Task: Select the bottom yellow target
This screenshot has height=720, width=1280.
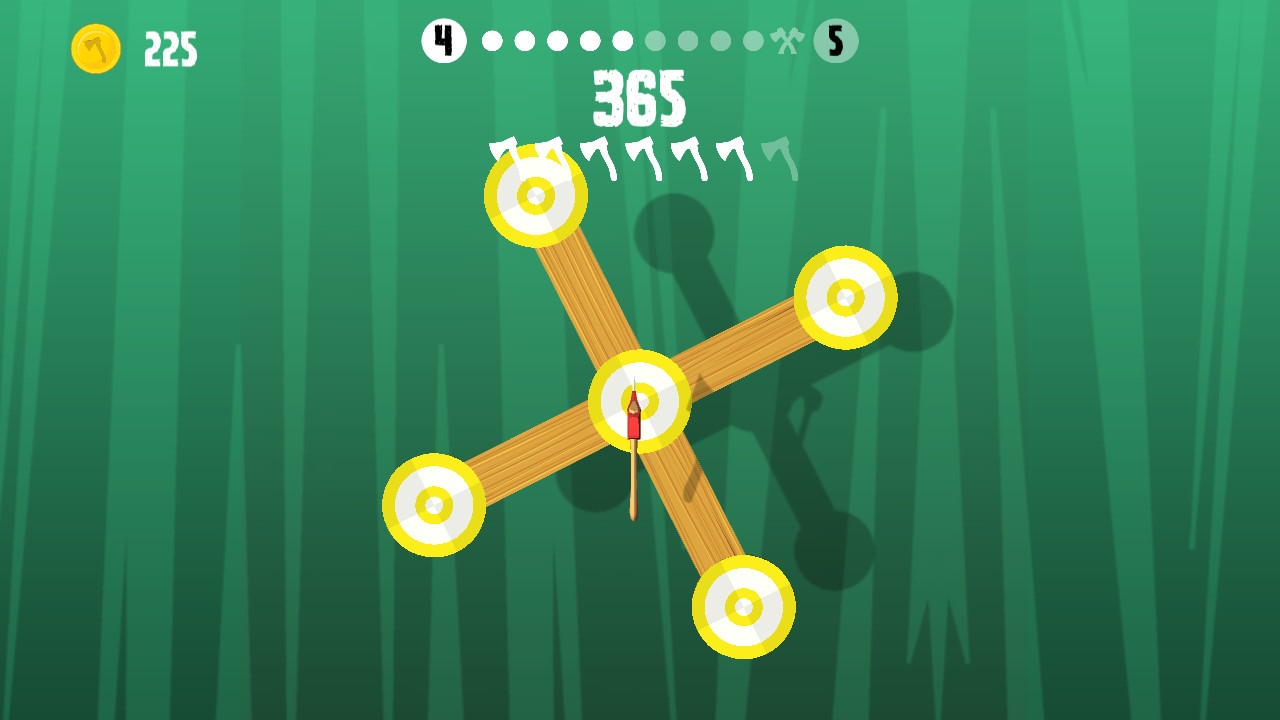Action: pyautogui.click(x=744, y=607)
